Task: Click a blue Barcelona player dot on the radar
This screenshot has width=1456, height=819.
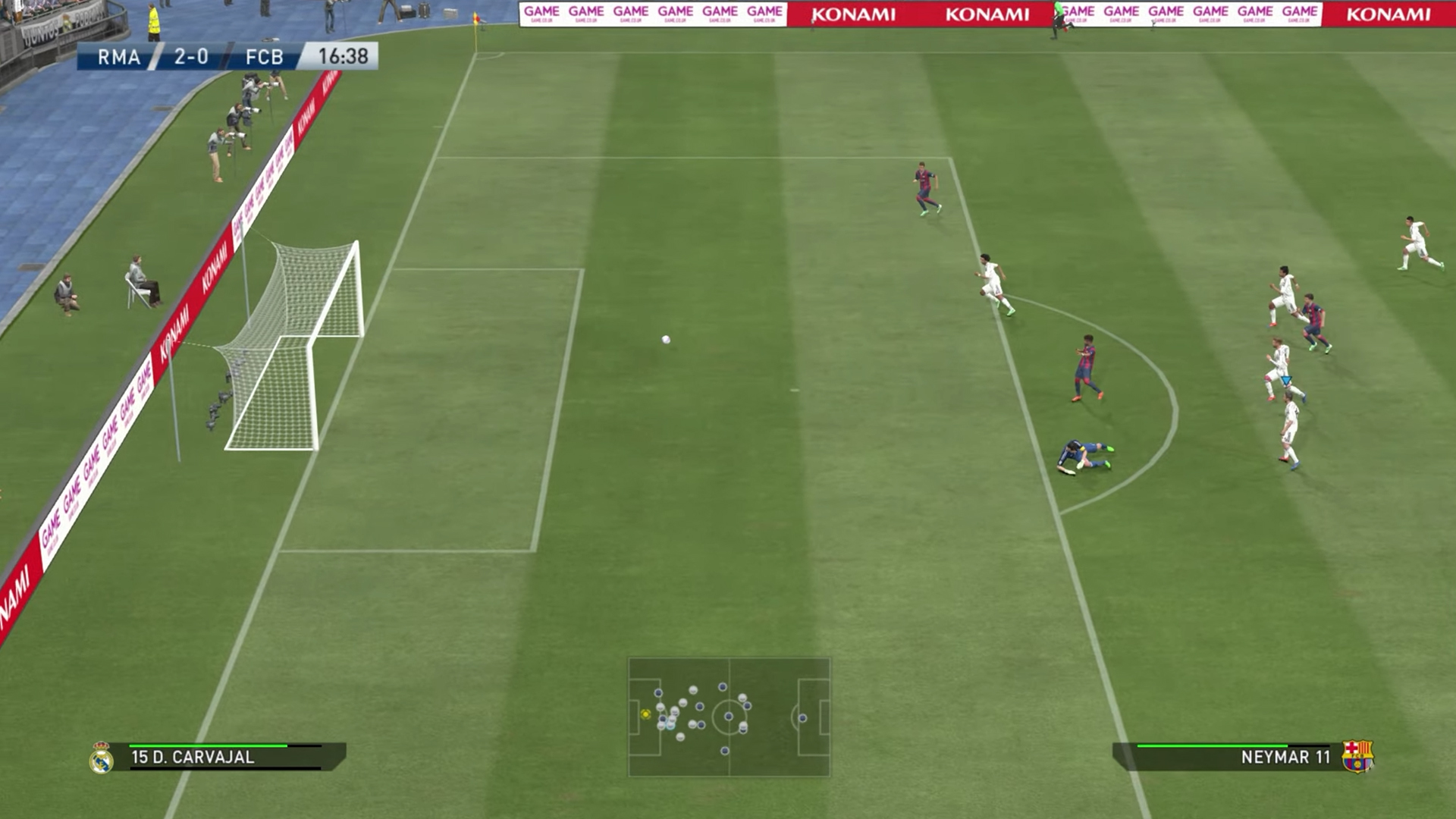Action: click(x=723, y=686)
